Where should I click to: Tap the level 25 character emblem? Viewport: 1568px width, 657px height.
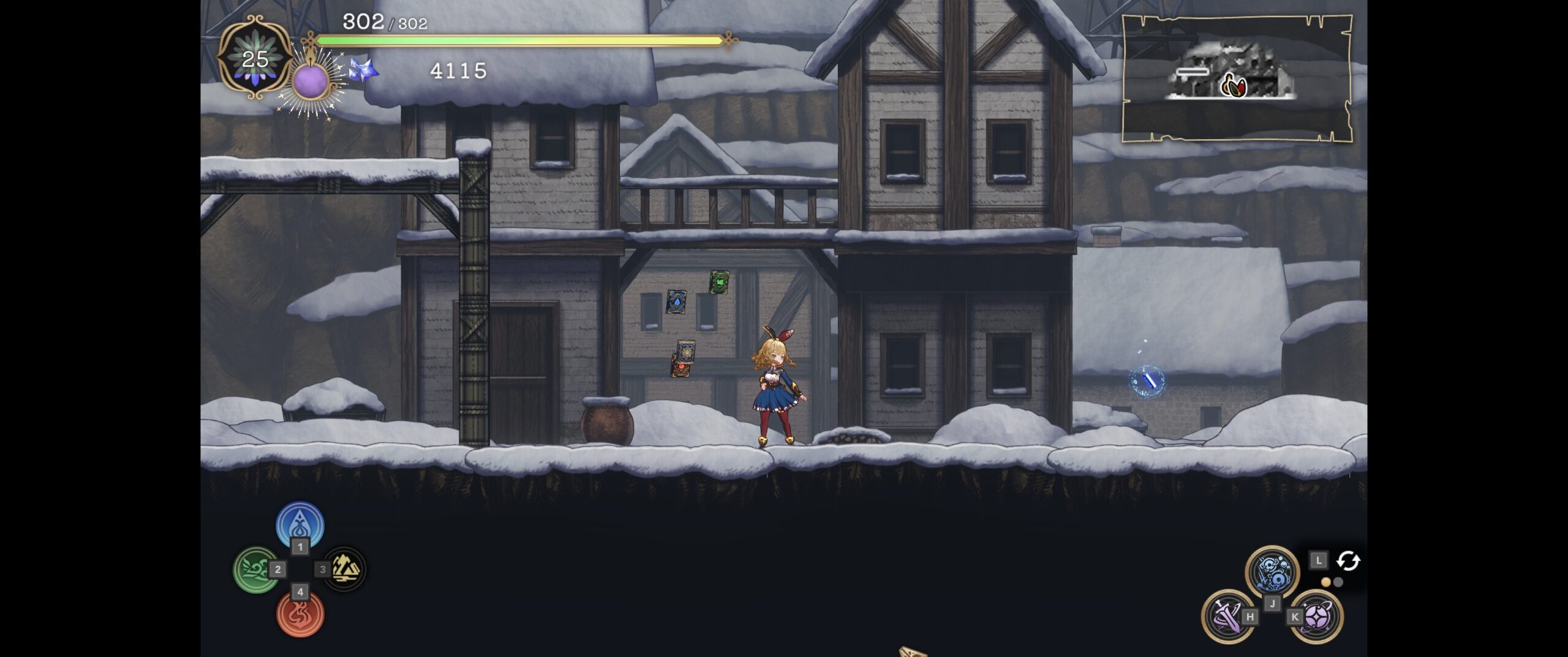coord(255,59)
